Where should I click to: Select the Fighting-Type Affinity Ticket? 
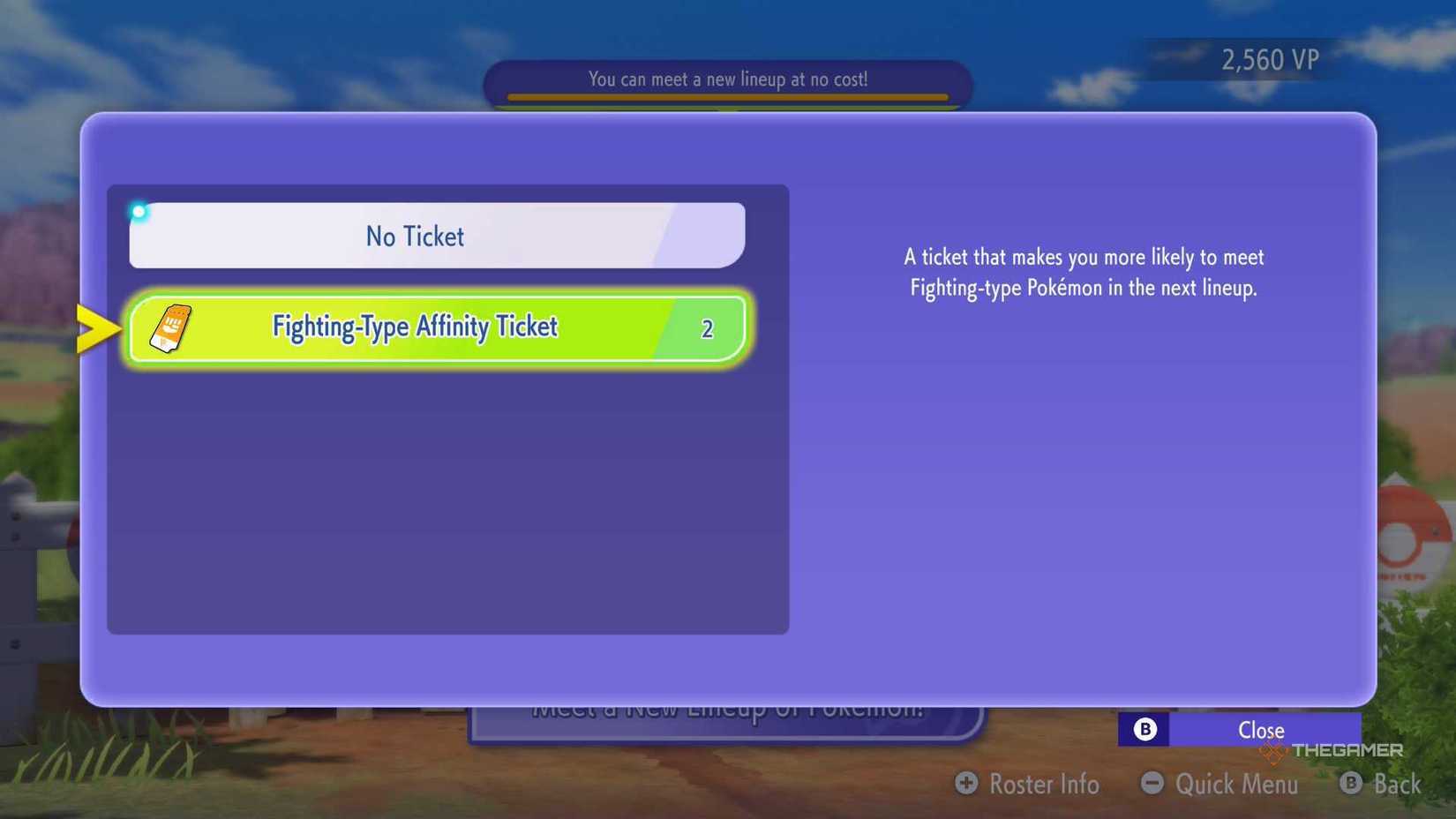coord(415,327)
